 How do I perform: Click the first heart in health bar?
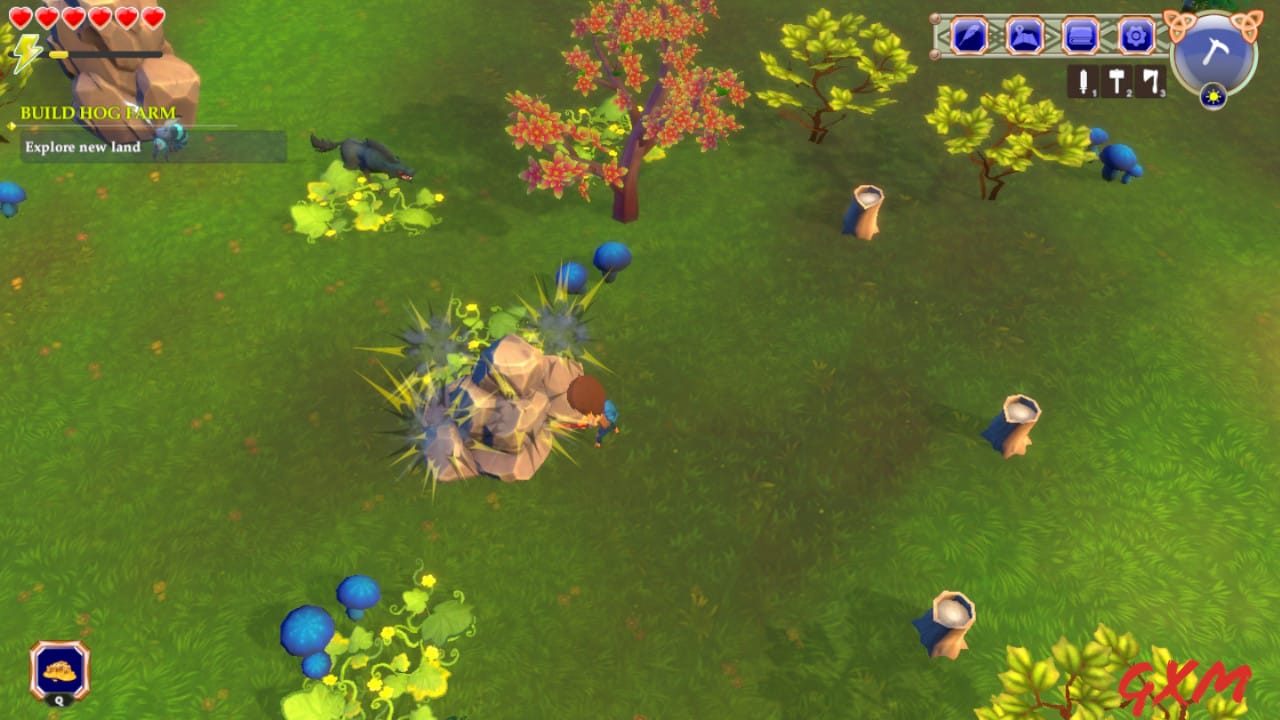click(20, 18)
